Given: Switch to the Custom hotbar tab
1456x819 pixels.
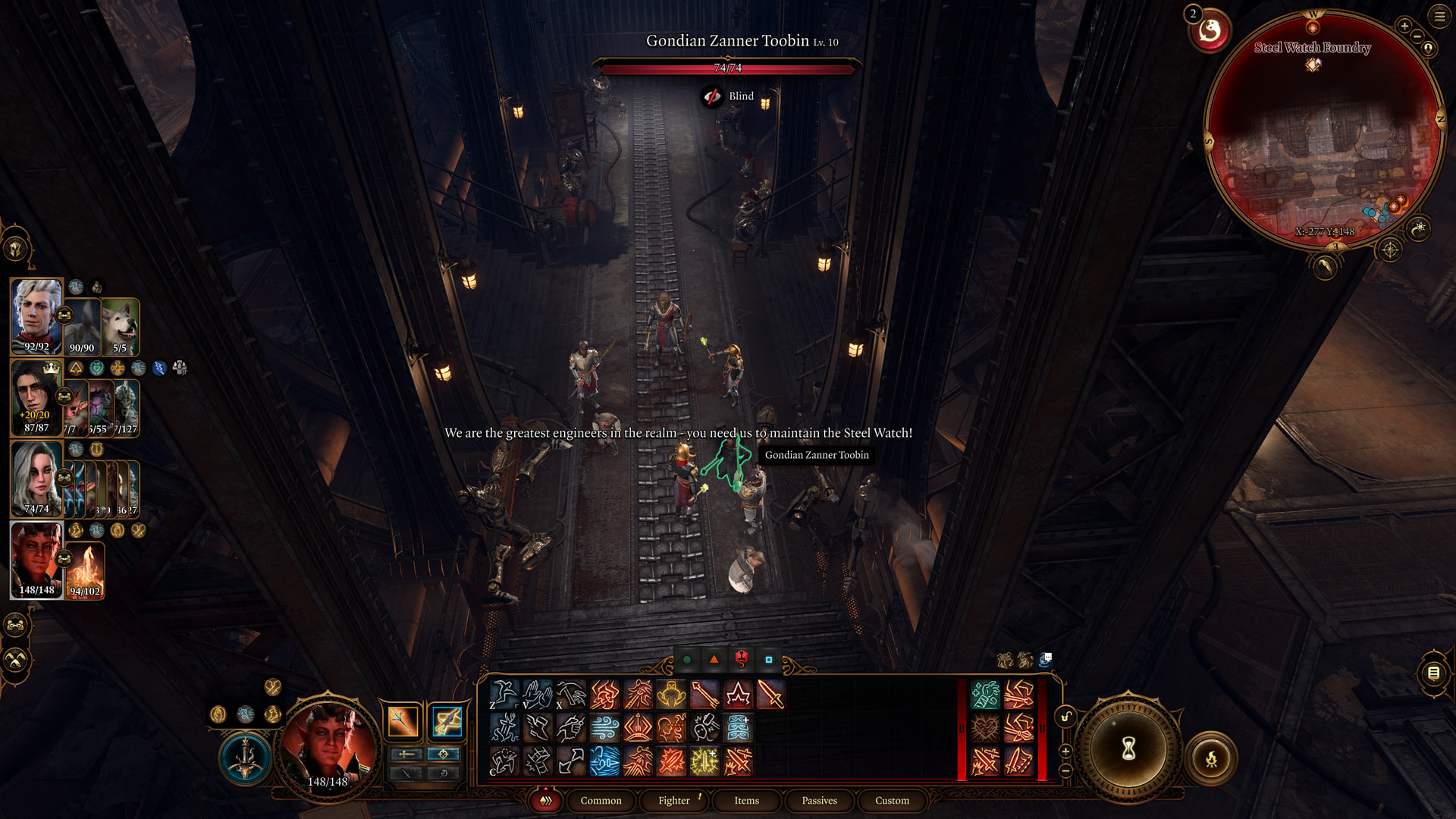Looking at the screenshot, I should (892, 800).
